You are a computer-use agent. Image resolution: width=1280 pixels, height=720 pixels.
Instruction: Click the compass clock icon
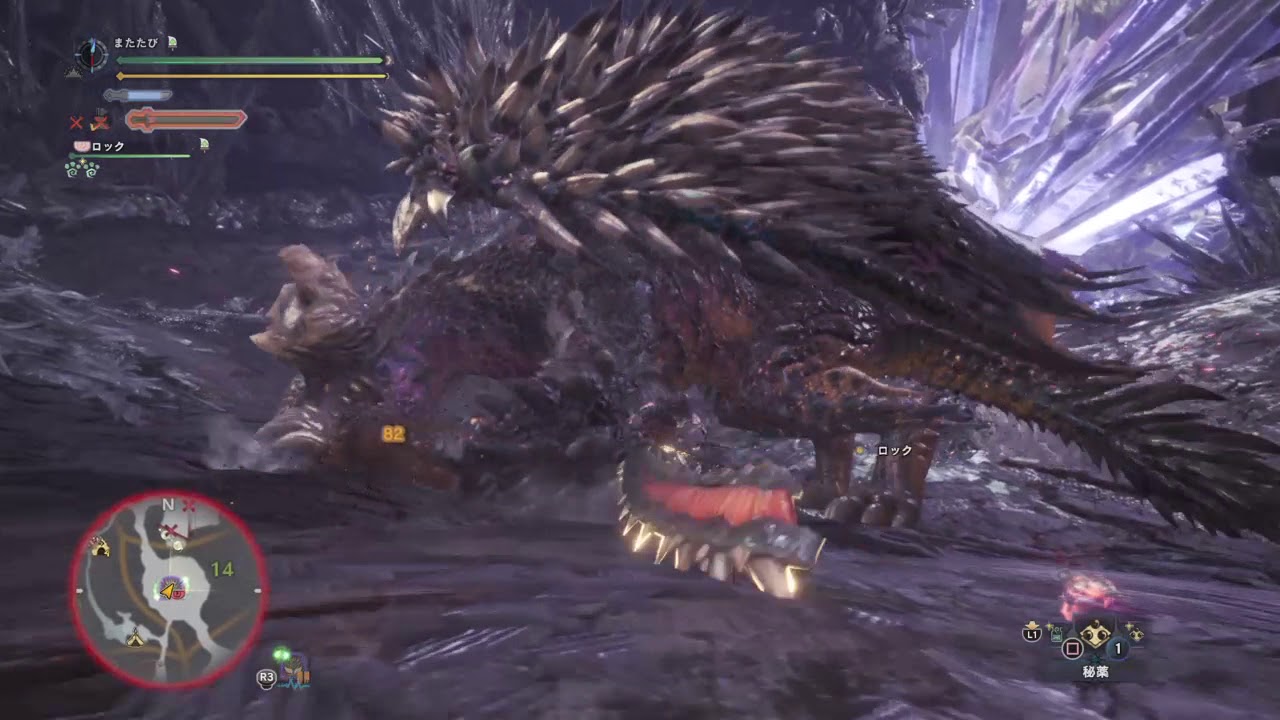tap(91, 53)
